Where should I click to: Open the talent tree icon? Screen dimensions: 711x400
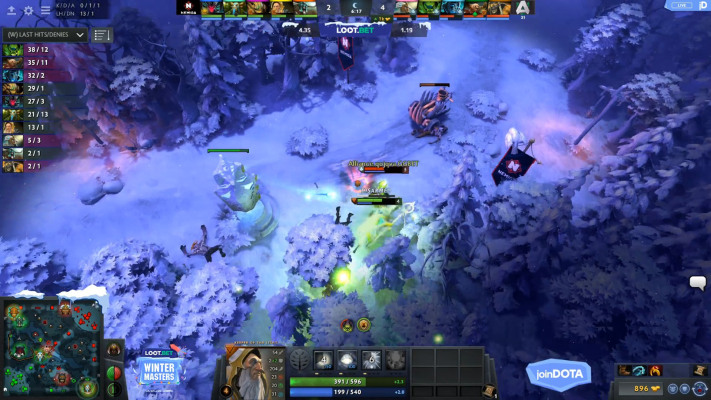[x=300, y=360]
